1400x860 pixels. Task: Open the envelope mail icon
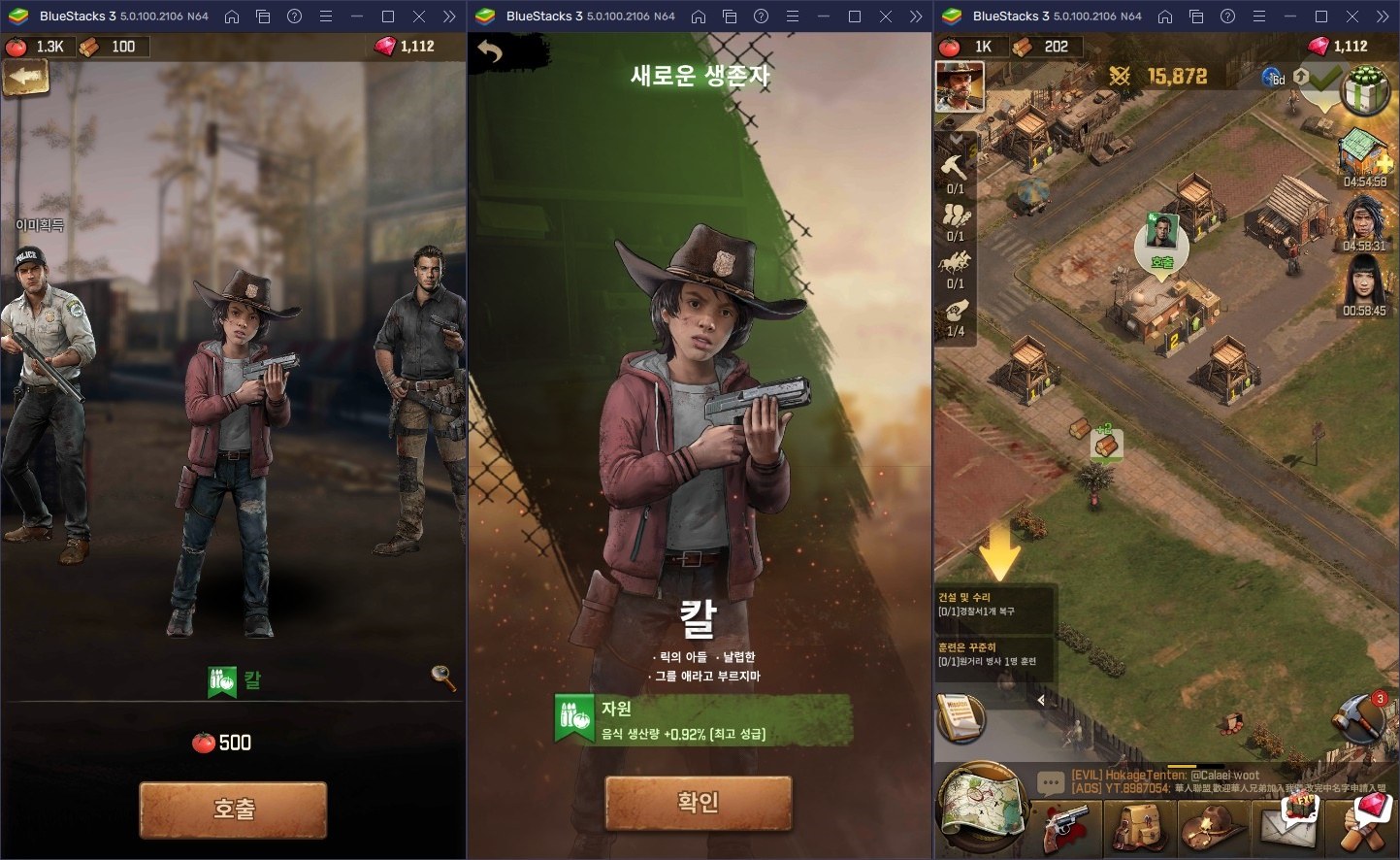pyautogui.click(x=1286, y=827)
